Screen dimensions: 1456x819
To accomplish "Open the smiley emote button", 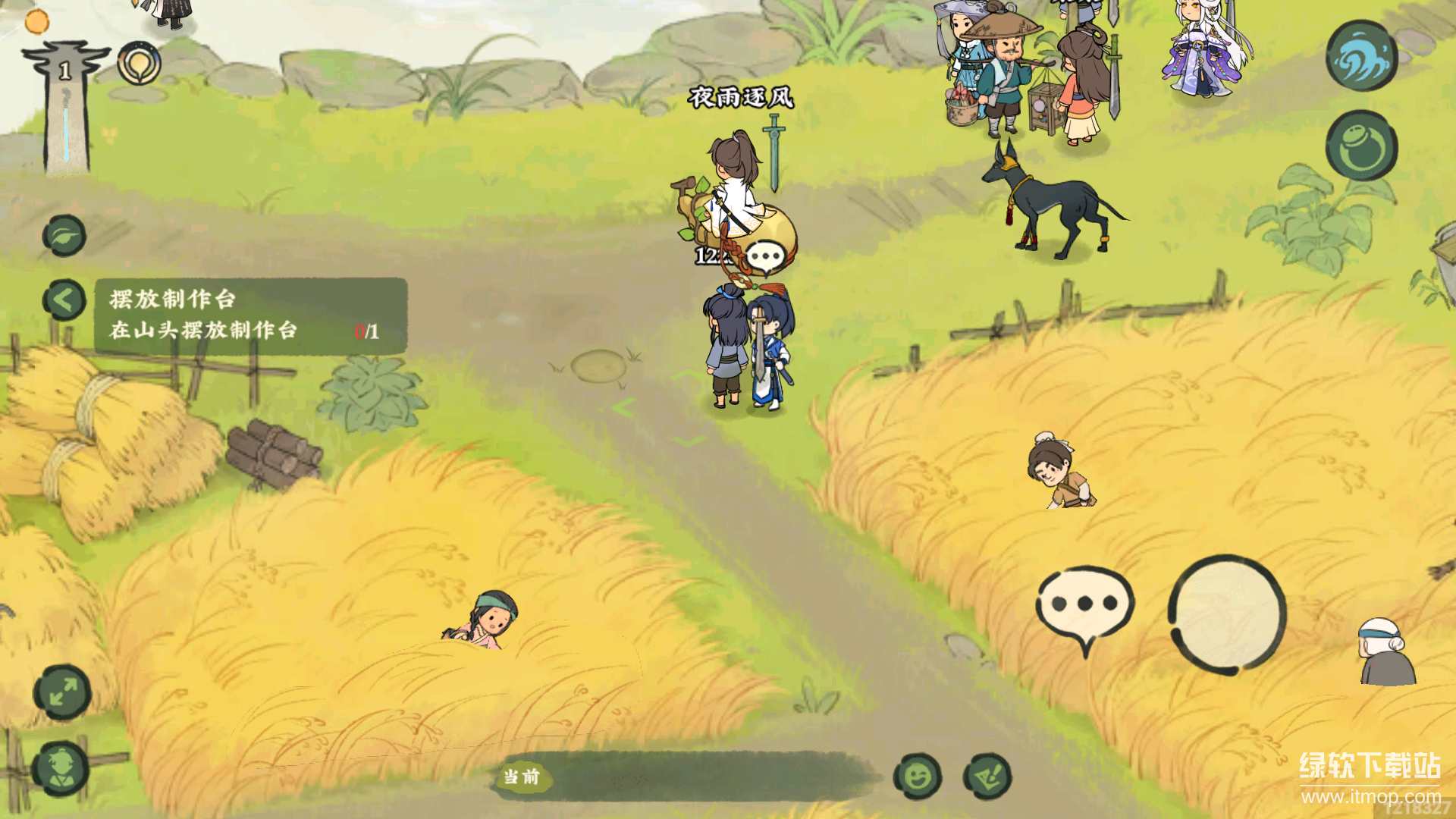I will coord(918,777).
